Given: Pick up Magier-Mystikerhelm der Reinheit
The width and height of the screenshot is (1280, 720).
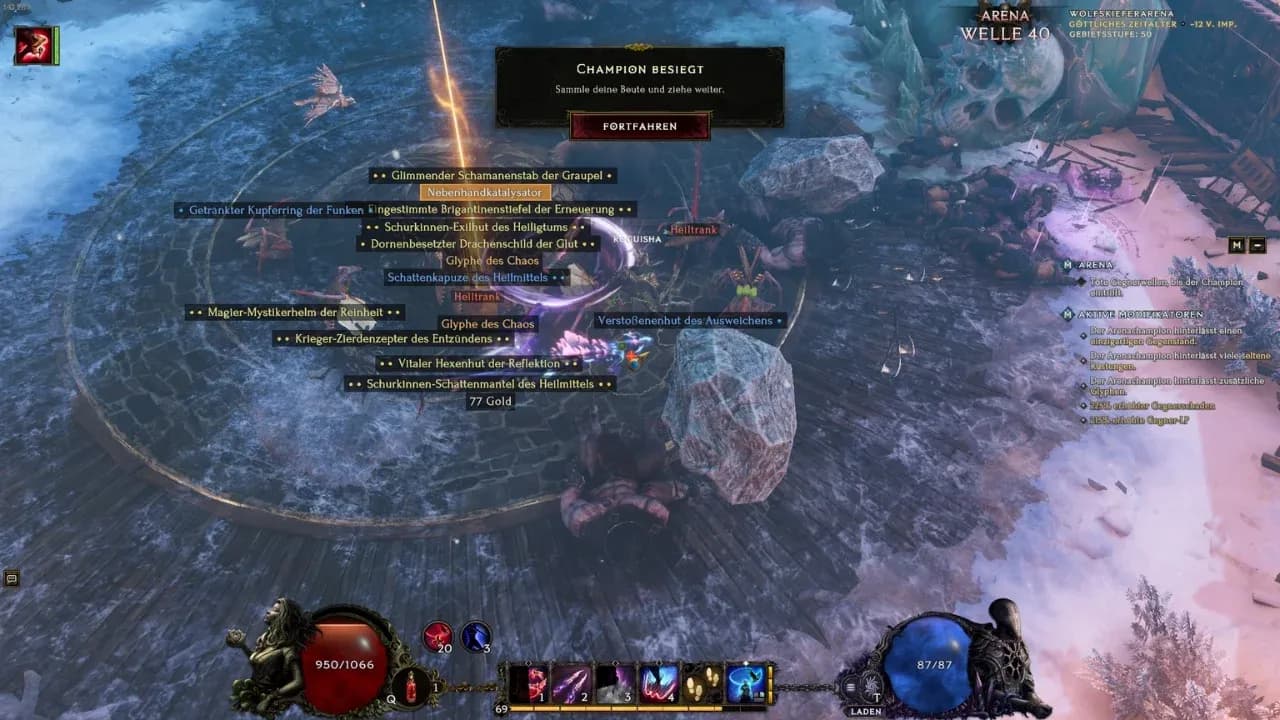Looking at the screenshot, I should tap(294, 313).
